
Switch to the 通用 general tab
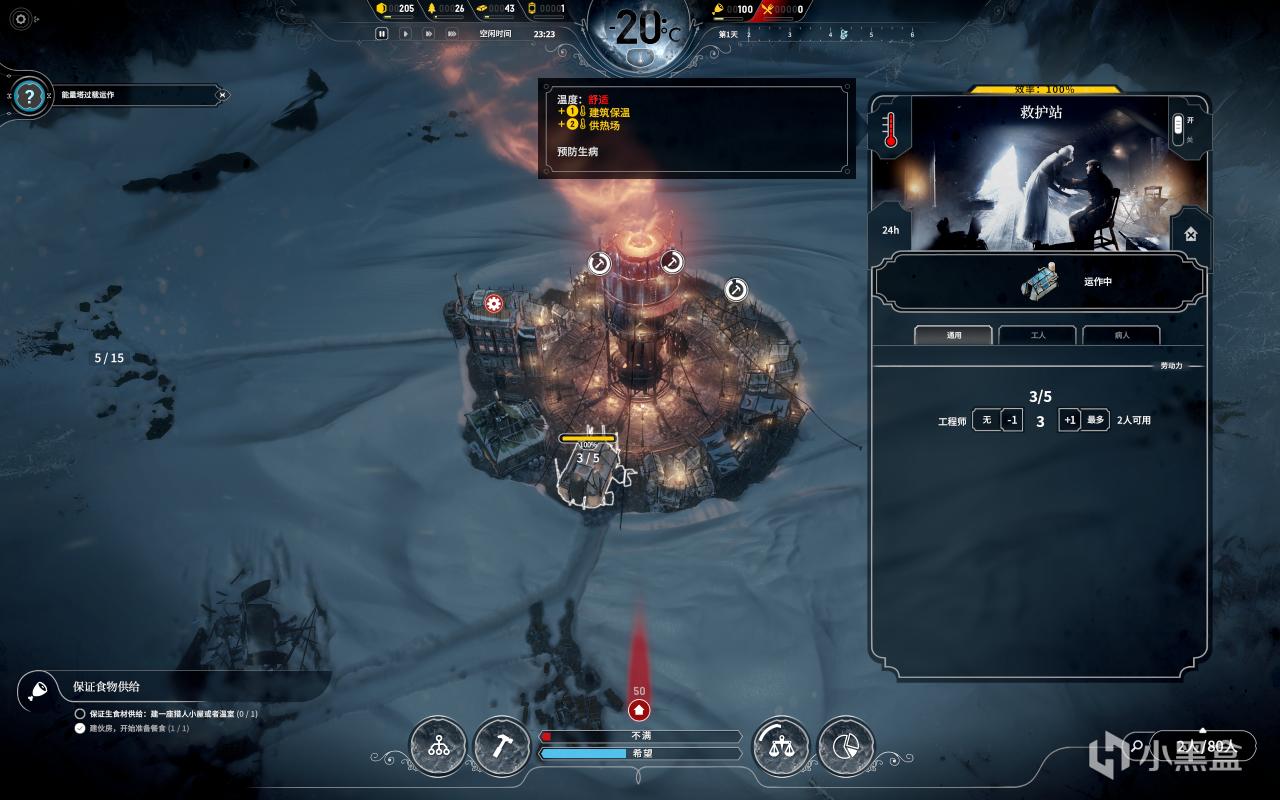(953, 335)
